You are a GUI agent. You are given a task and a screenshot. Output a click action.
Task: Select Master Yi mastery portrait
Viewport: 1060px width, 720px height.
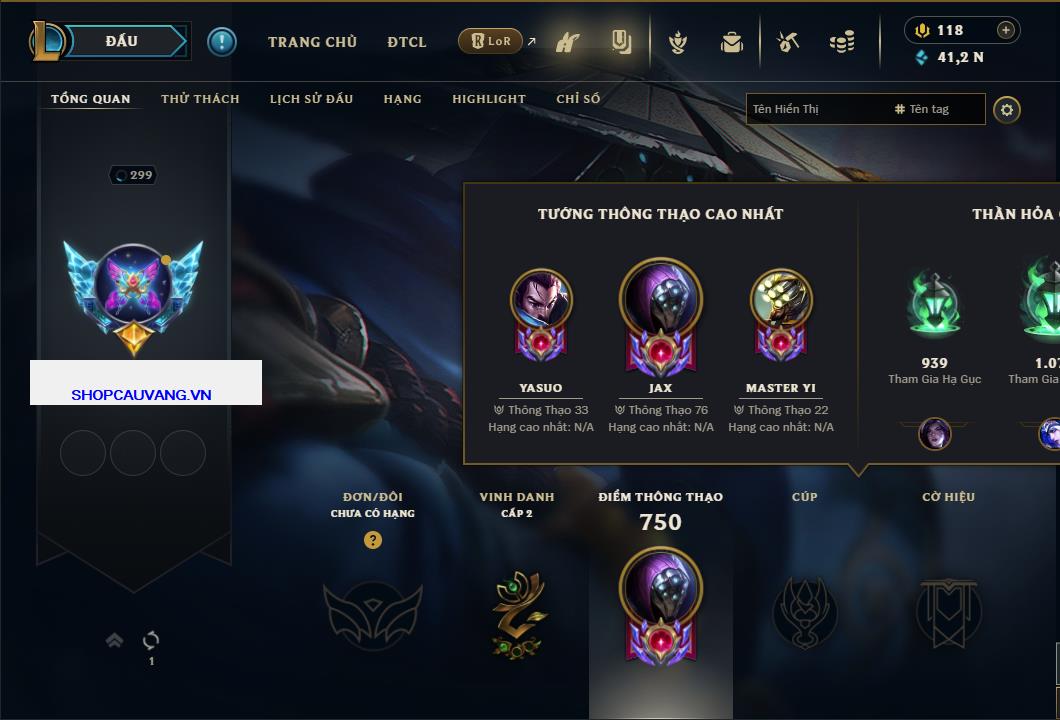click(781, 300)
